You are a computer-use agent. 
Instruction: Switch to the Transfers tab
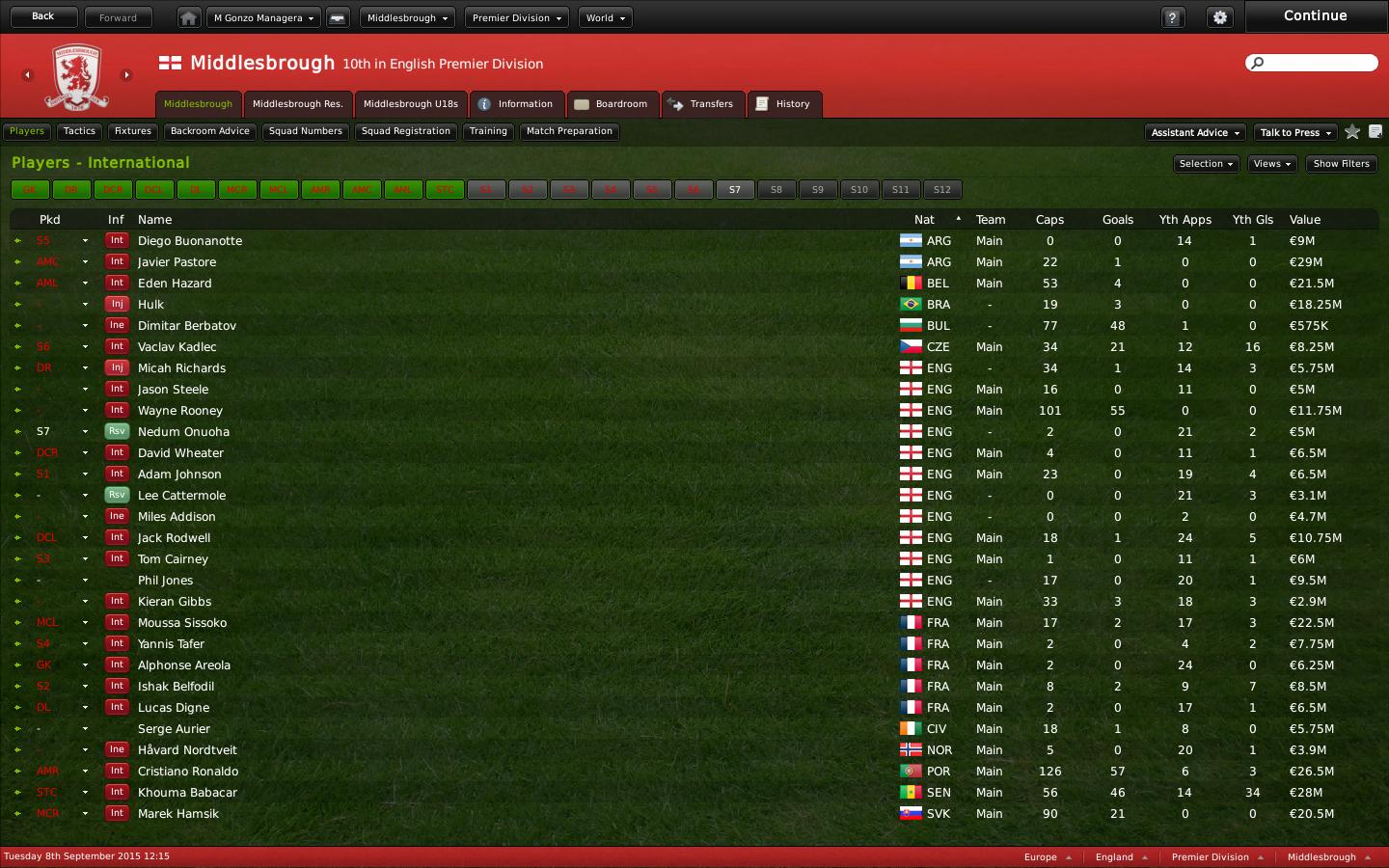pos(702,104)
